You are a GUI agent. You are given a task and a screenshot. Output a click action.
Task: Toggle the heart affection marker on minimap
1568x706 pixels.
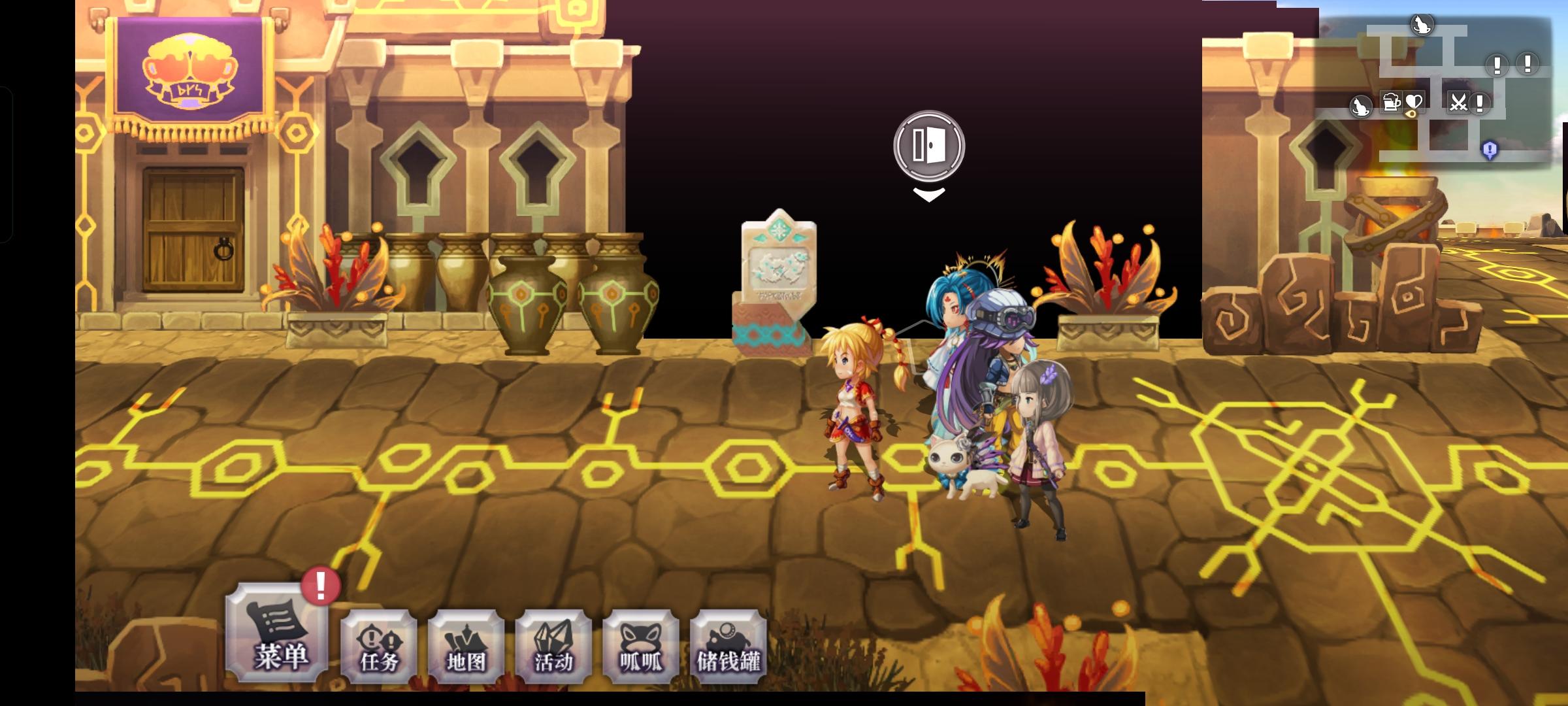(1414, 101)
